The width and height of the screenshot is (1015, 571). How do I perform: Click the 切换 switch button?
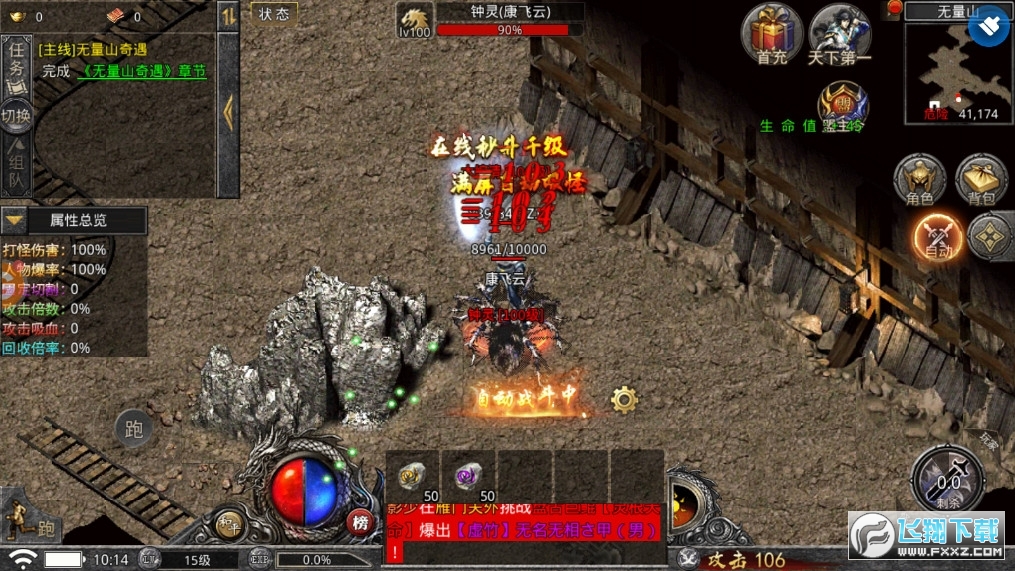point(16,115)
